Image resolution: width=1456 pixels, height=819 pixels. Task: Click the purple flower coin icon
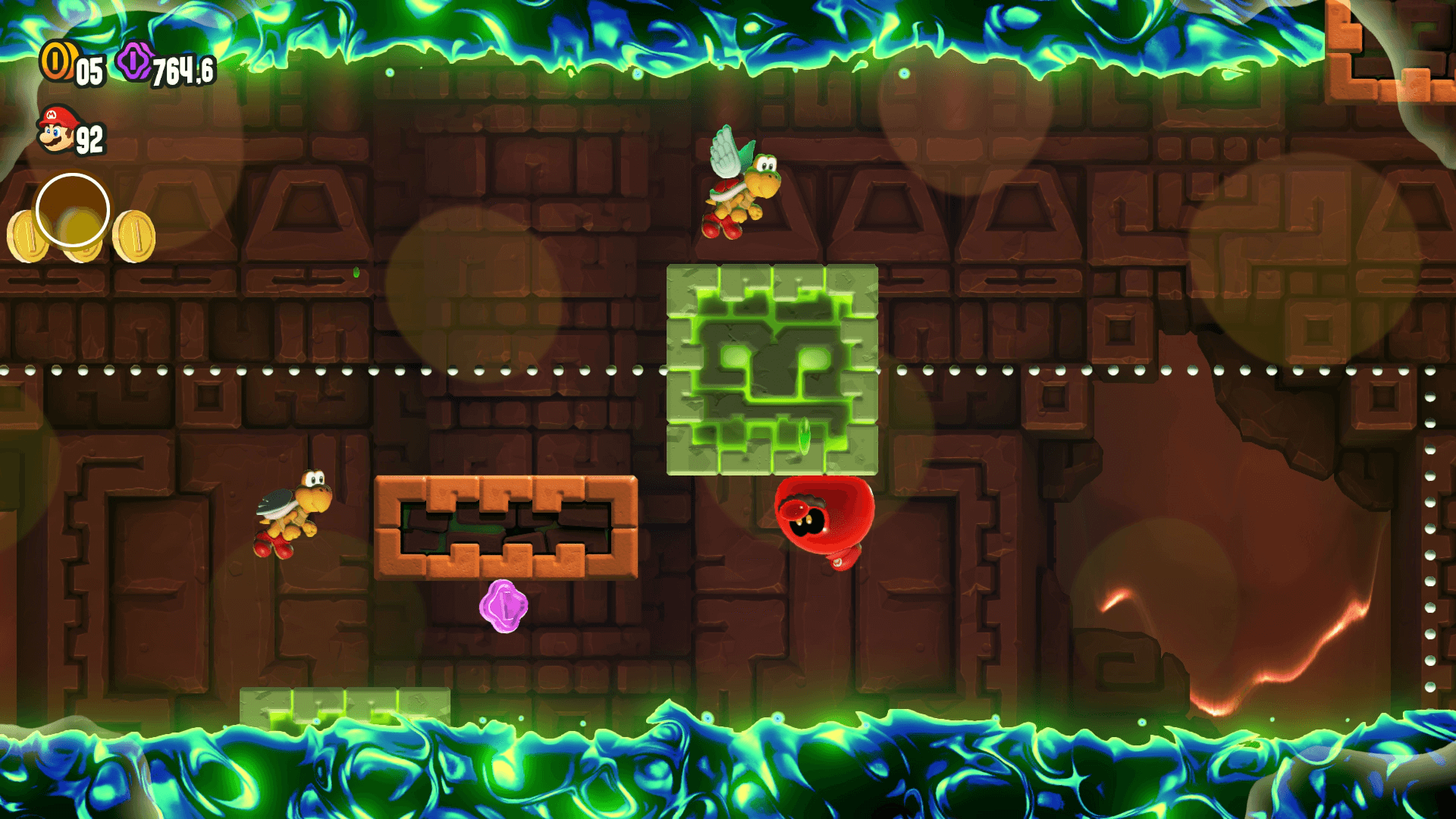134,61
